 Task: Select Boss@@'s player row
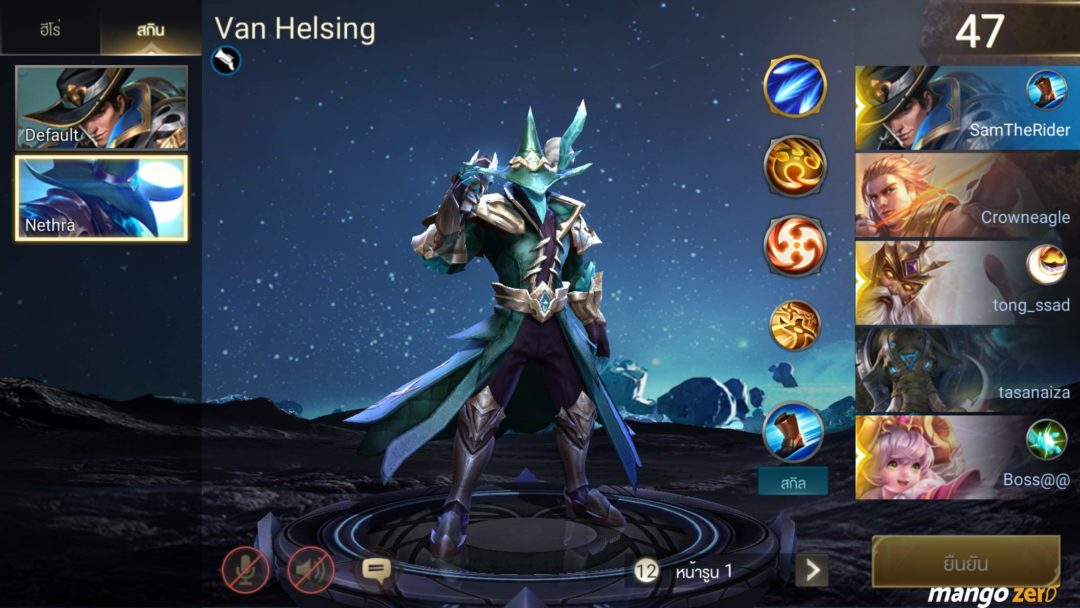pyautogui.click(x=967, y=456)
